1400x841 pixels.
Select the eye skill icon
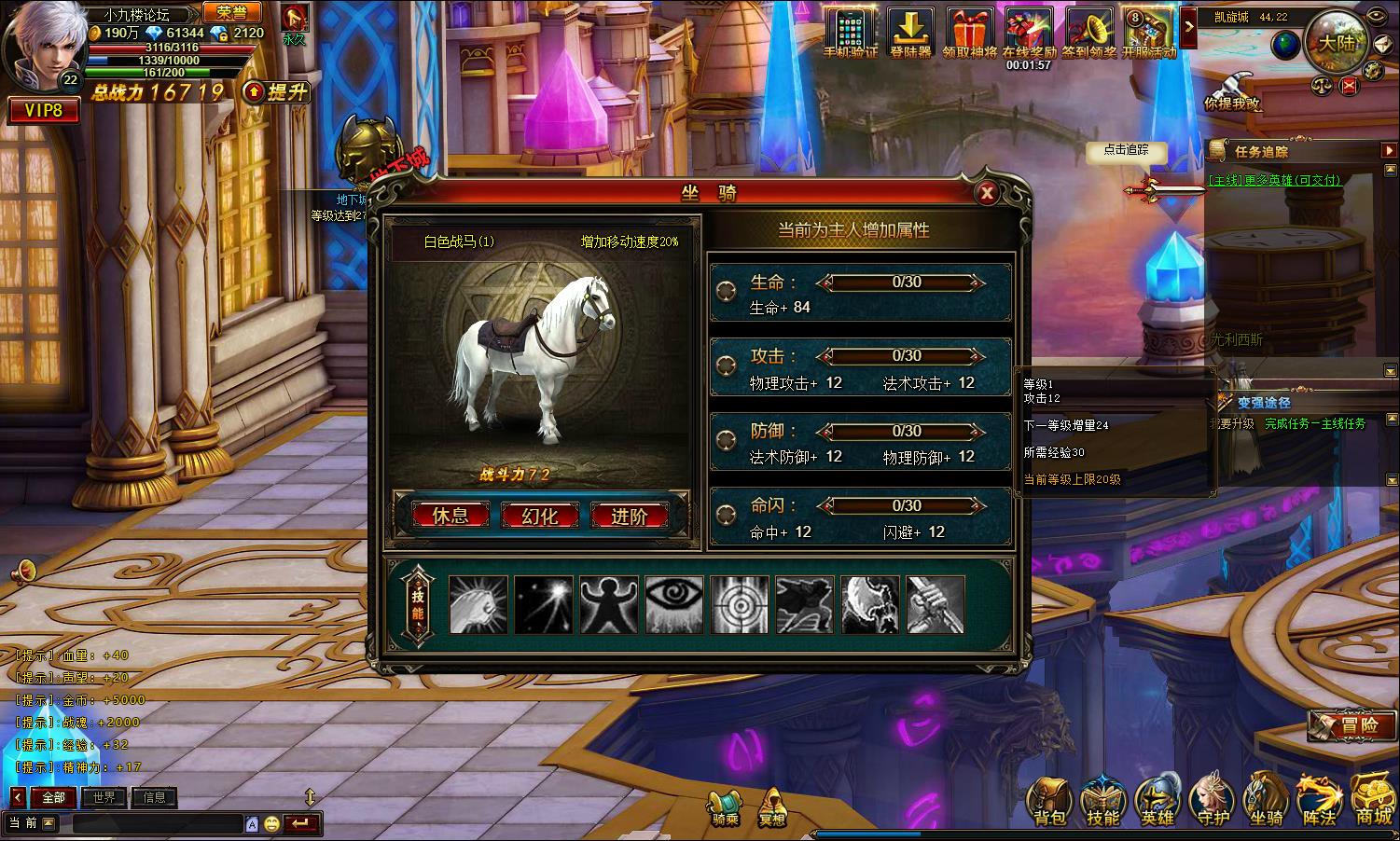point(674,605)
